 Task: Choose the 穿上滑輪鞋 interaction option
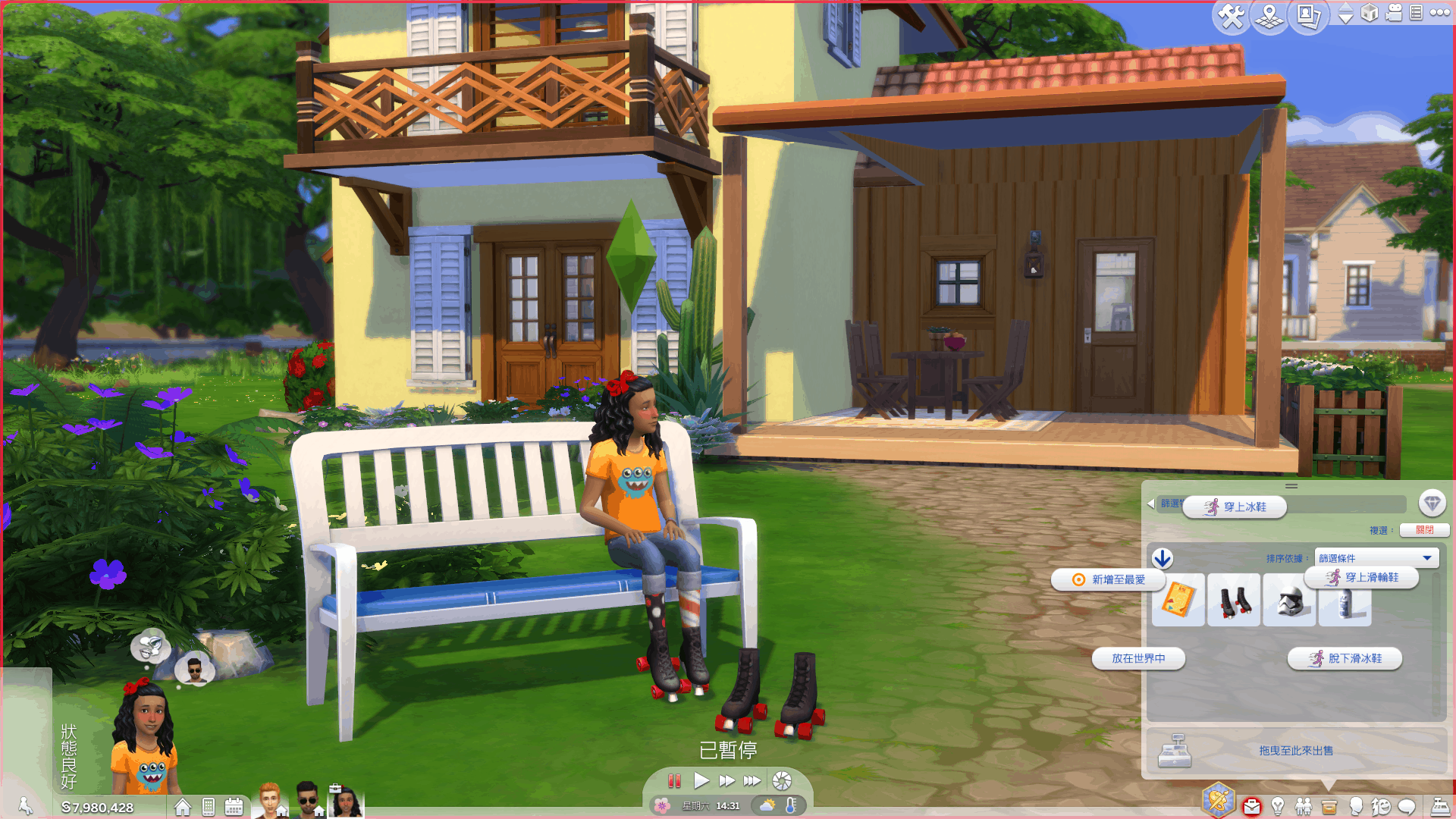point(1362,578)
